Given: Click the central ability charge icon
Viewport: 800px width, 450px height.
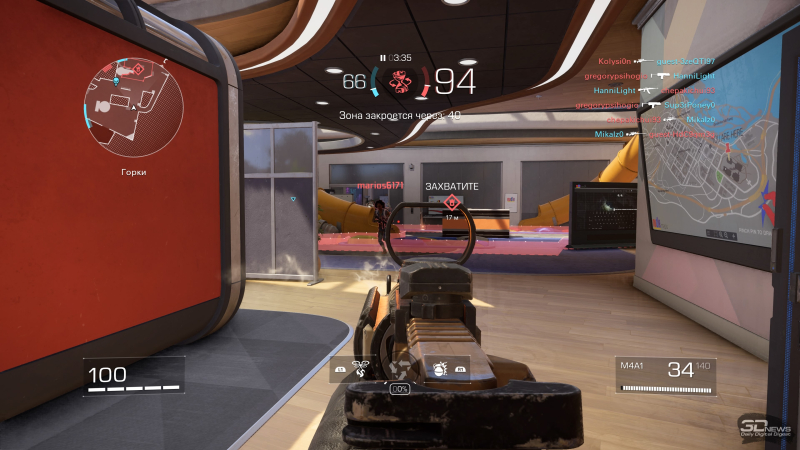Looking at the screenshot, I should tap(399, 368).
